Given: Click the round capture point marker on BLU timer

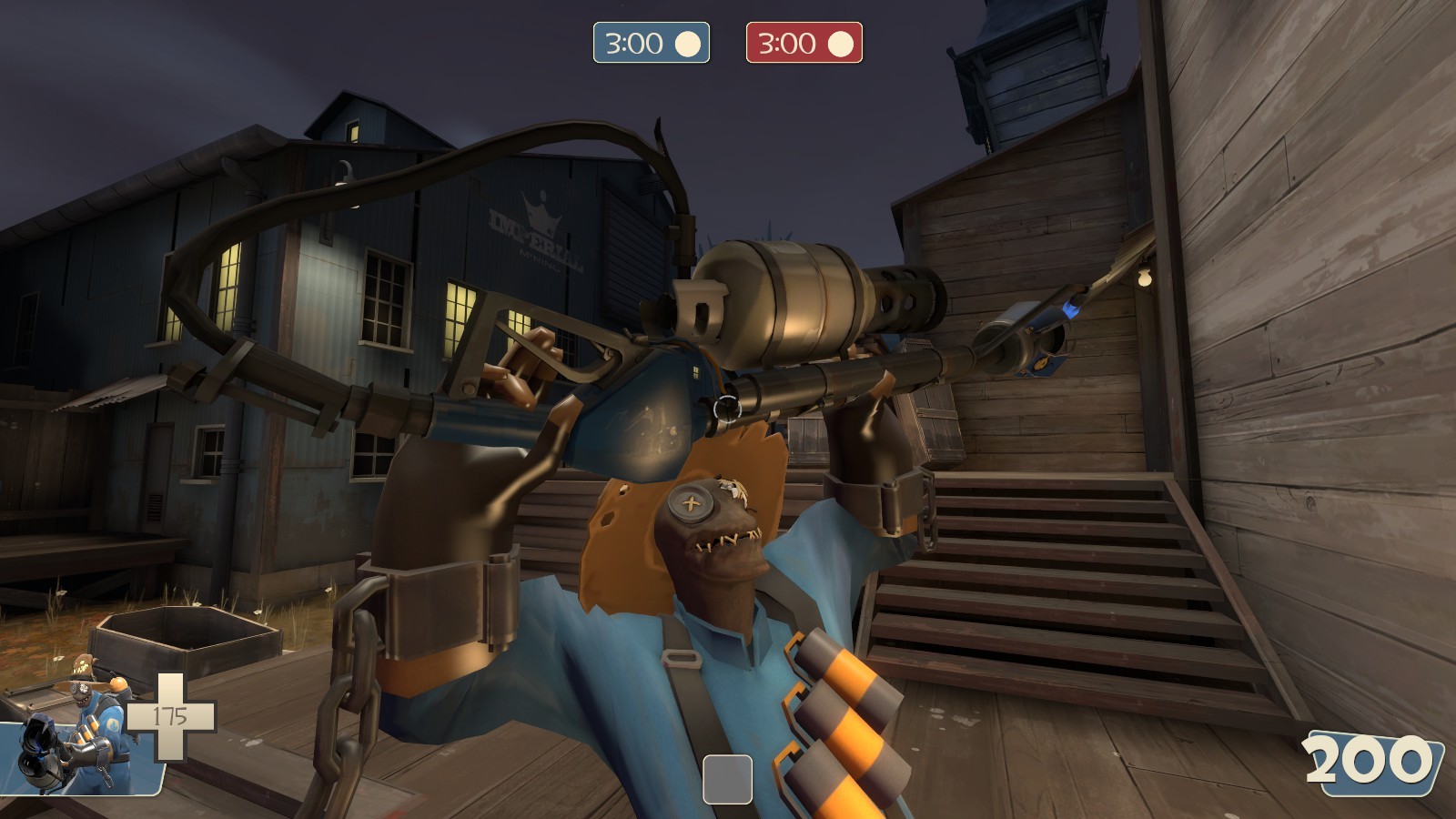Looking at the screenshot, I should [x=687, y=42].
